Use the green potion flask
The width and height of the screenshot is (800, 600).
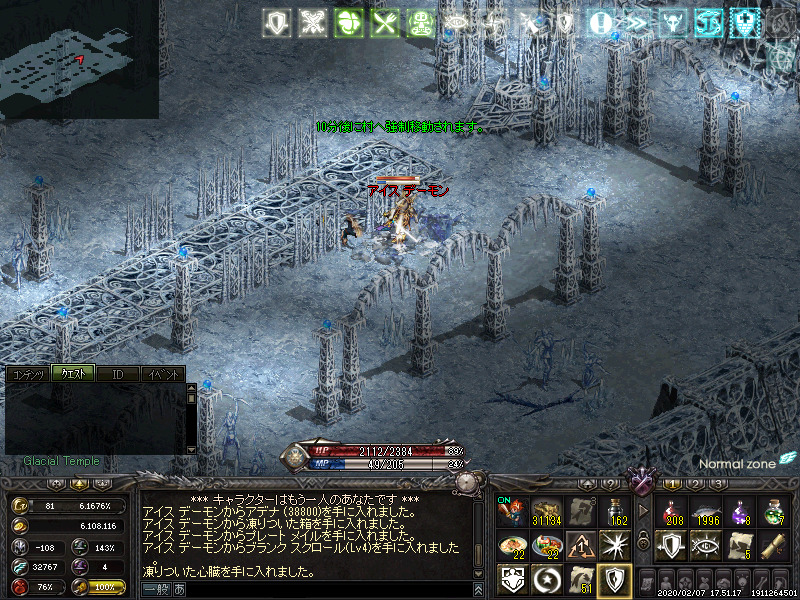tap(775, 512)
